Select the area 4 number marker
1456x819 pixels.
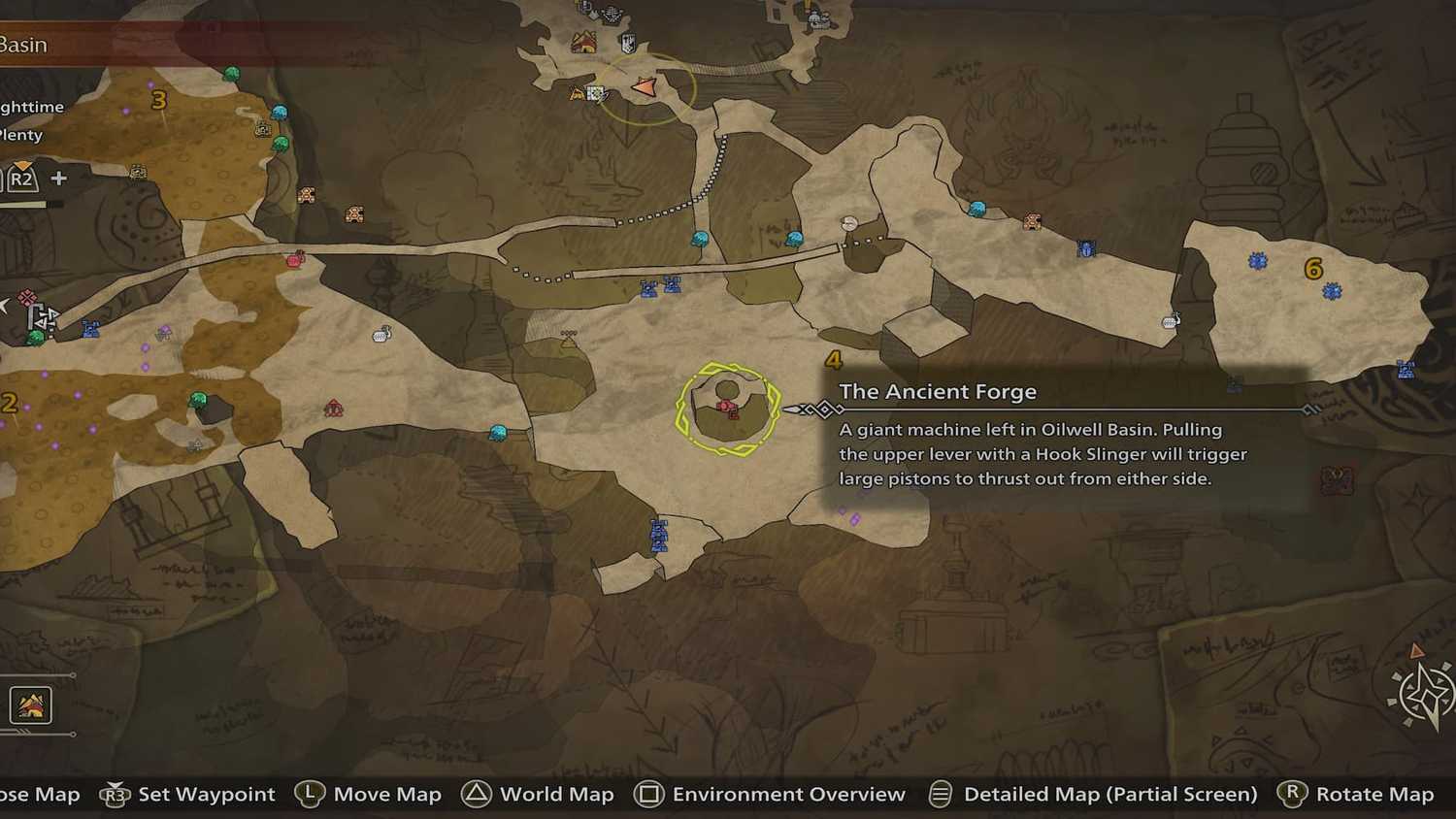tap(833, 361)
